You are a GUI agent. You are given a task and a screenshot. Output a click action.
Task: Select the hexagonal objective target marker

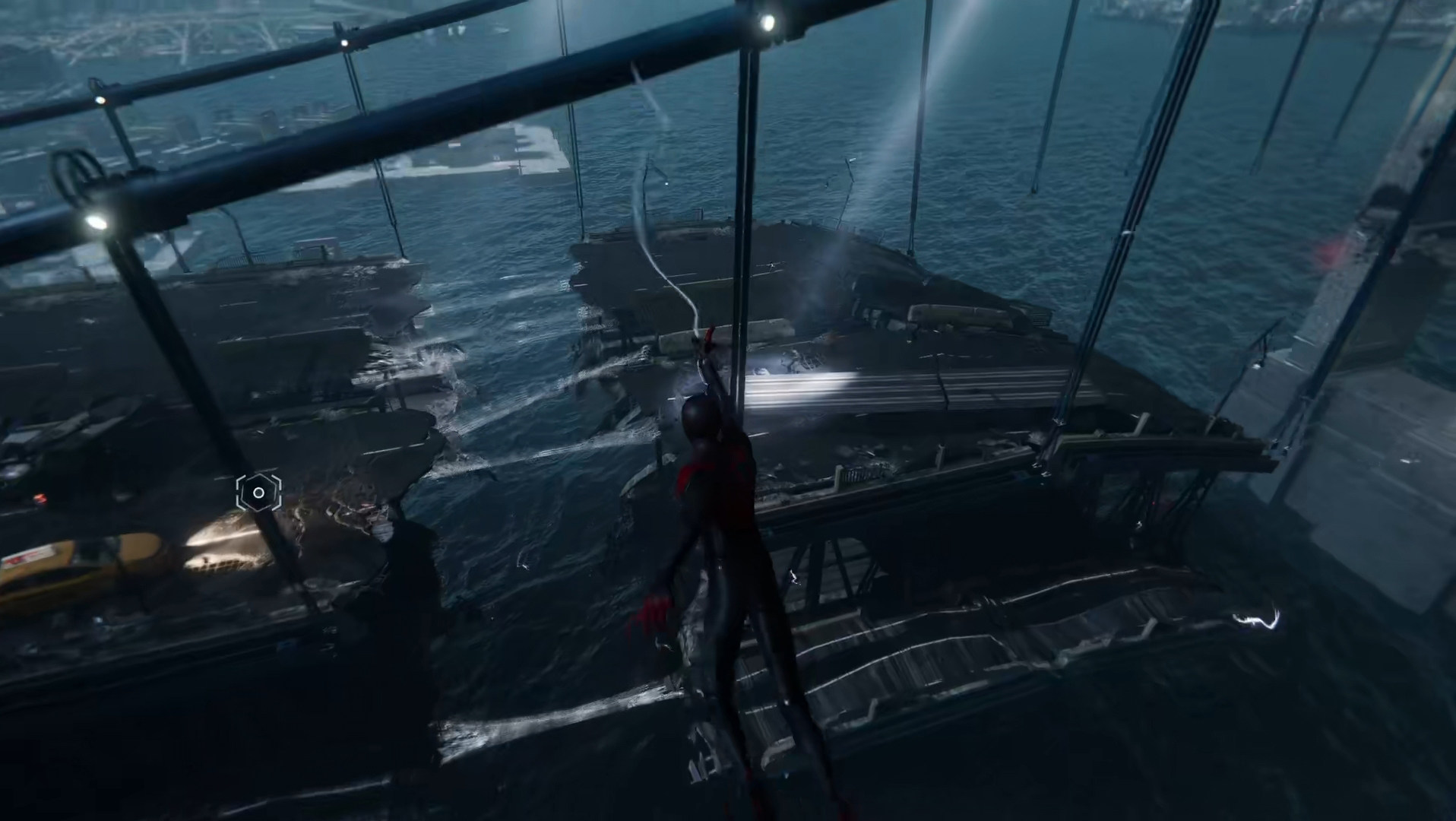pos(258,493)
